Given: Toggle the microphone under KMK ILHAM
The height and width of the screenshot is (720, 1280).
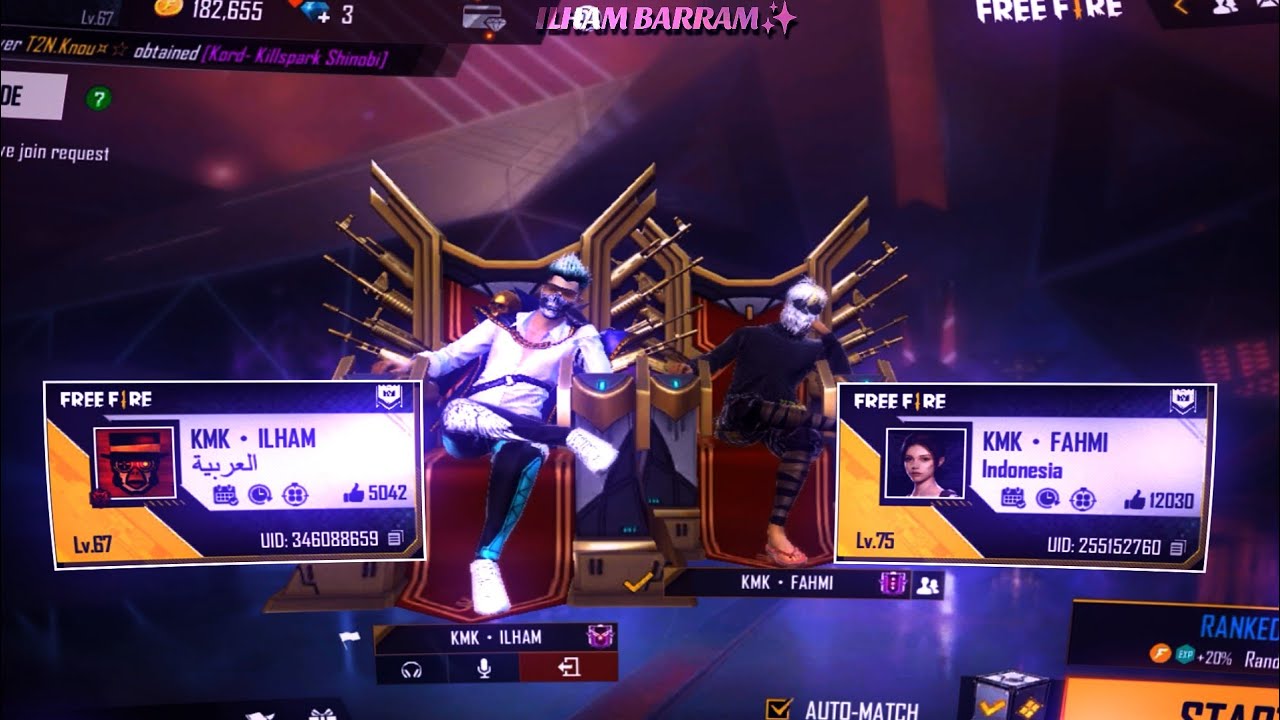Looking at the screenshot, I should tap(484, 668).
